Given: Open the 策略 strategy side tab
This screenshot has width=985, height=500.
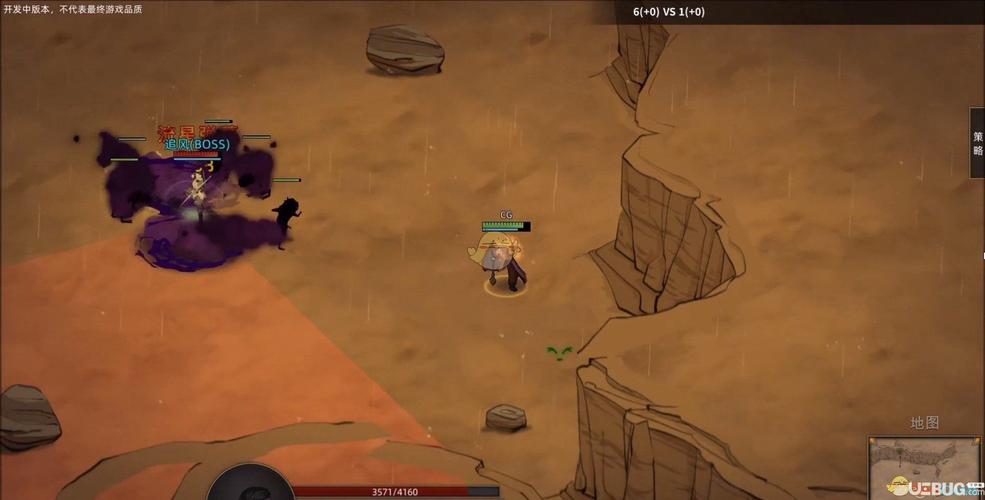Looking at the screenshot, I should click(977, 143).
